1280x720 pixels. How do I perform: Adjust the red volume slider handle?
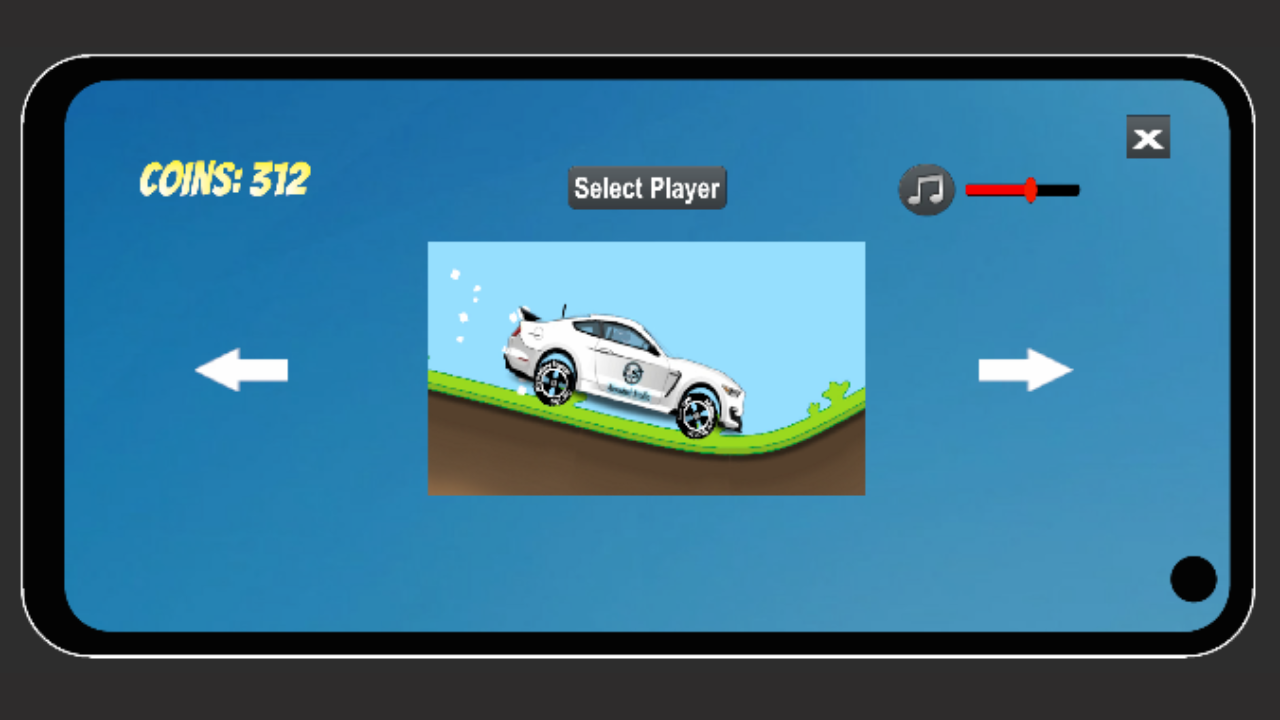[x=1030, y=189]
